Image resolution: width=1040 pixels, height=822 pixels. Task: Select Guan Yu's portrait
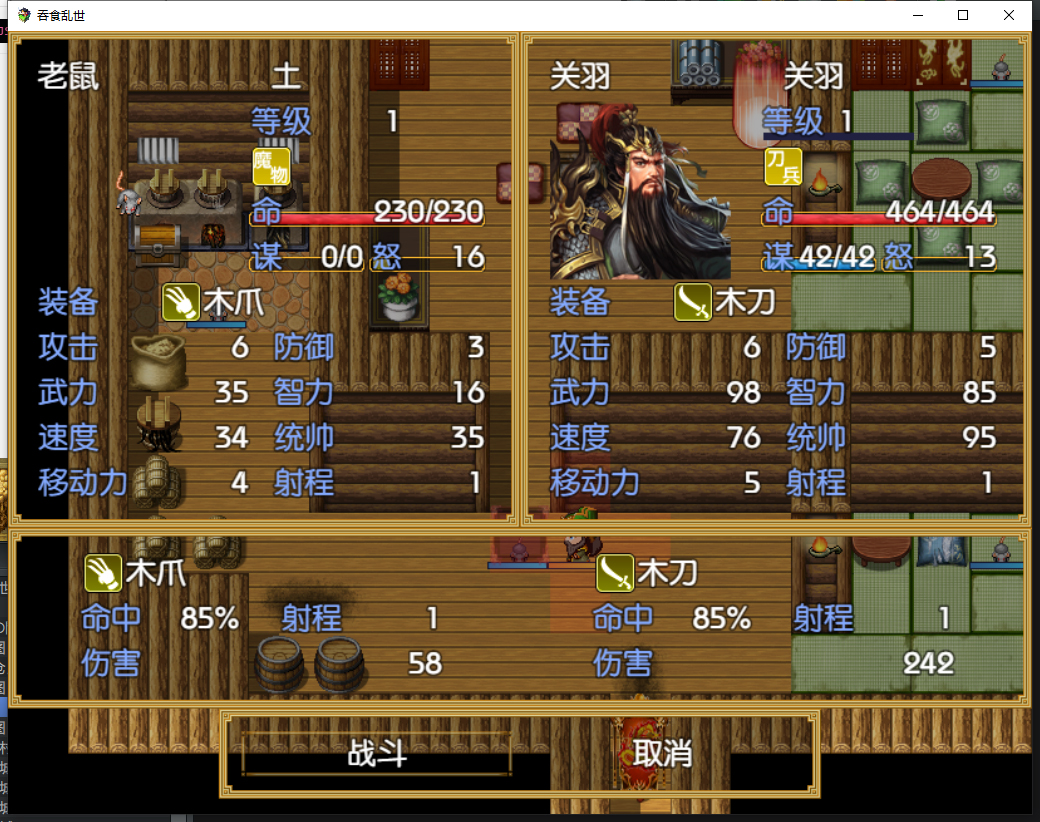(x=640, y=201)
